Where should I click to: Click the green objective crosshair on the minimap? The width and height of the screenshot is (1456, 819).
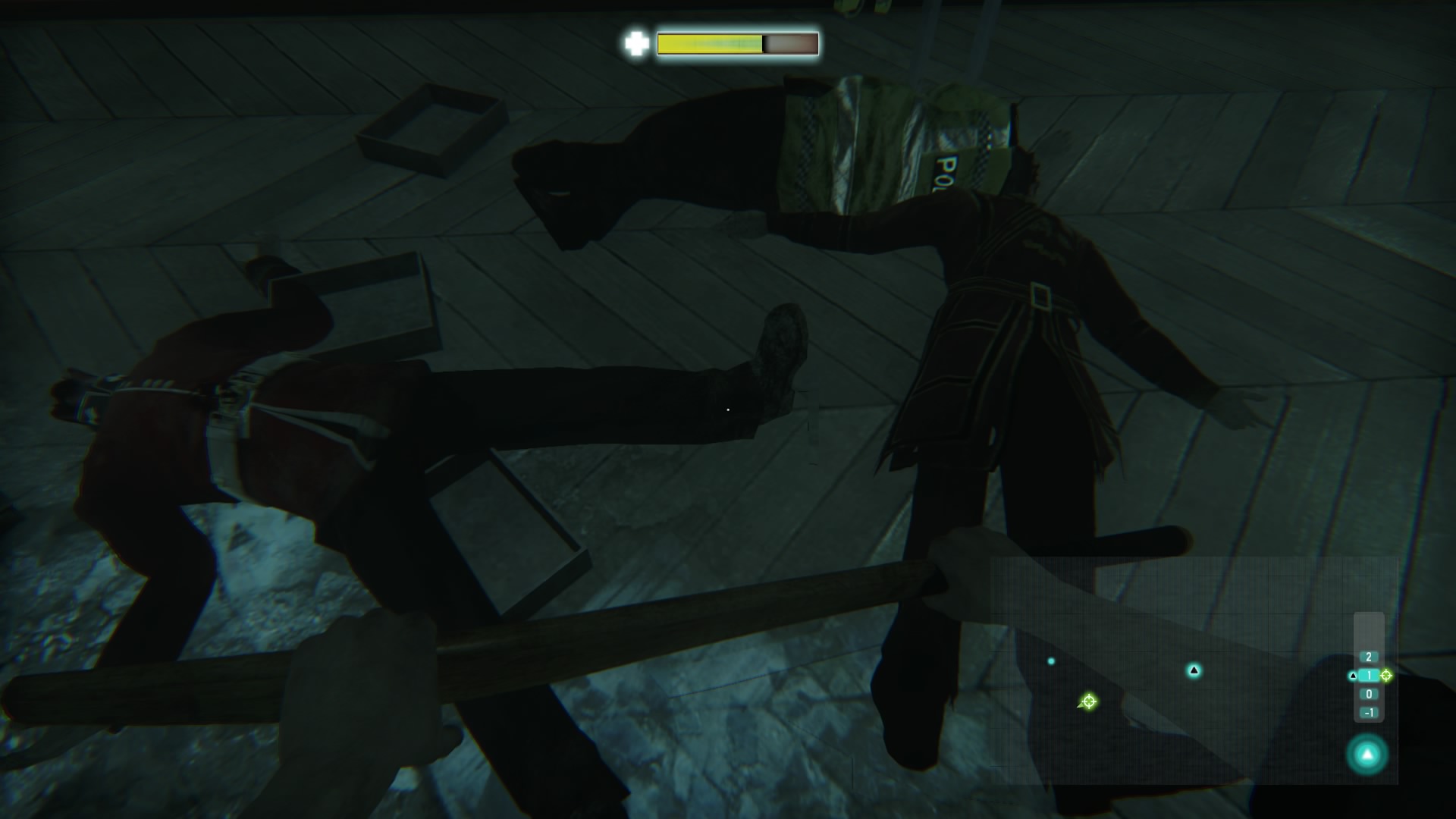pyautogui.click(x=1090, y=701)
